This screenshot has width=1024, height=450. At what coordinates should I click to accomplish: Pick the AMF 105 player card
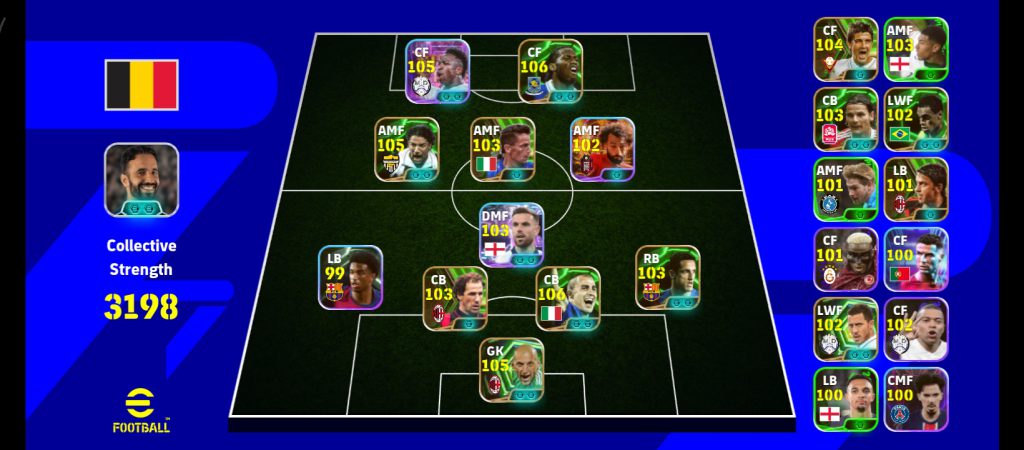pos(406,150)
